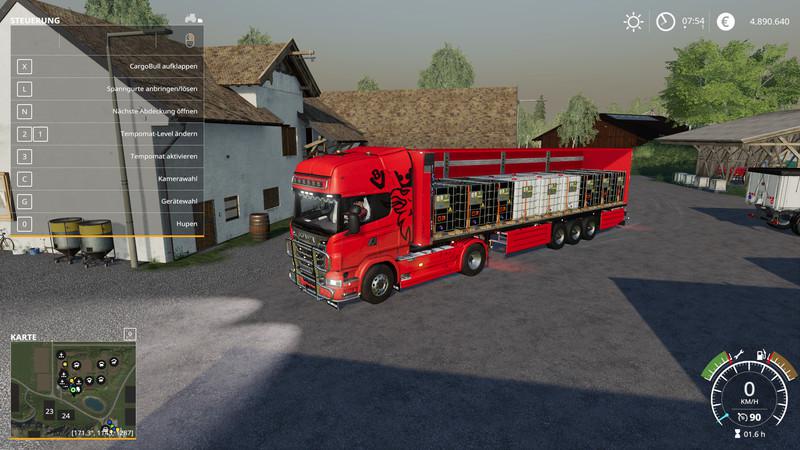Click the clock time icon
800x450 pixels.
(665, 21)
